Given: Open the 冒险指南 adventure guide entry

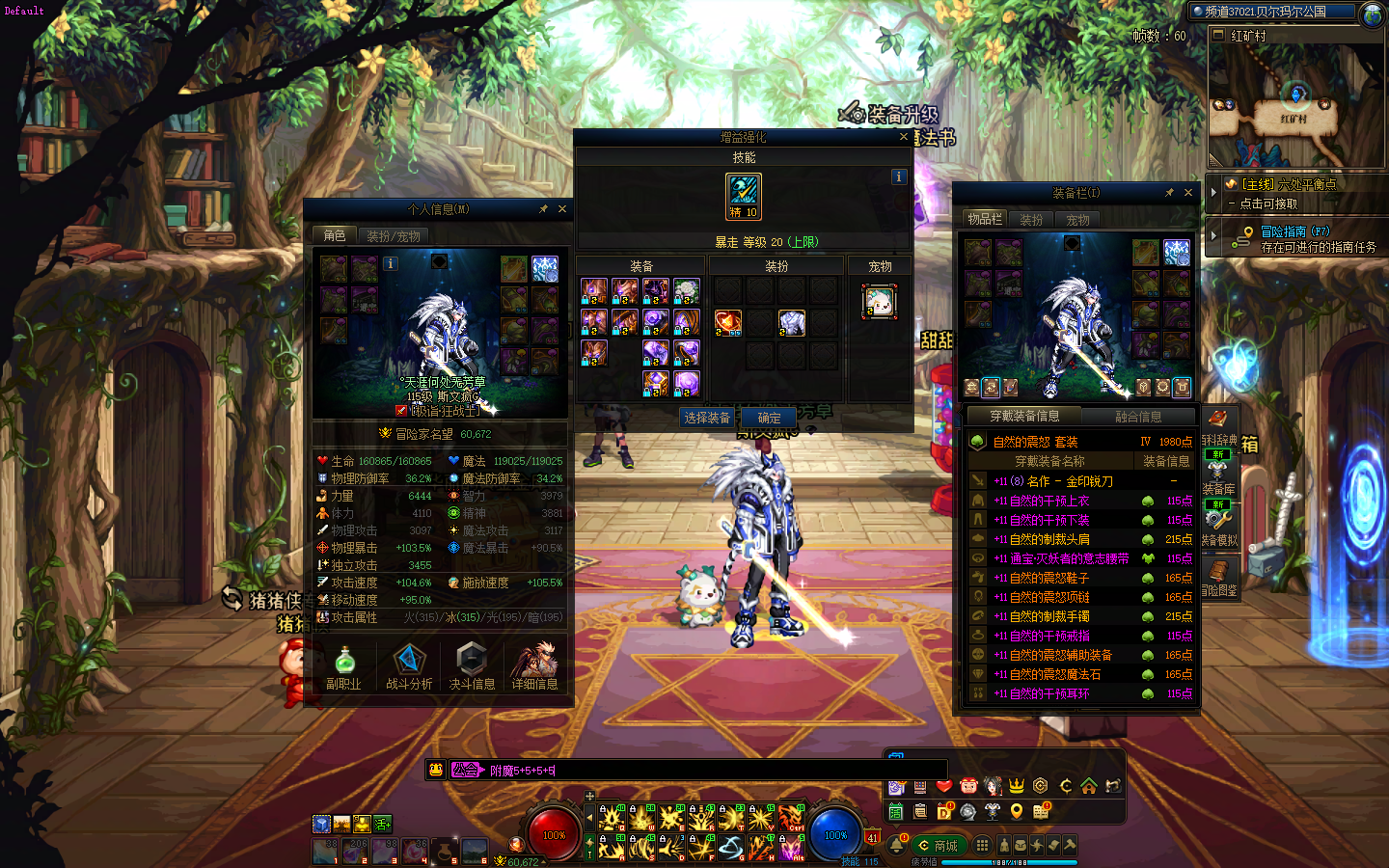Looking at the screenshot, I should [x=1294, y=231].
